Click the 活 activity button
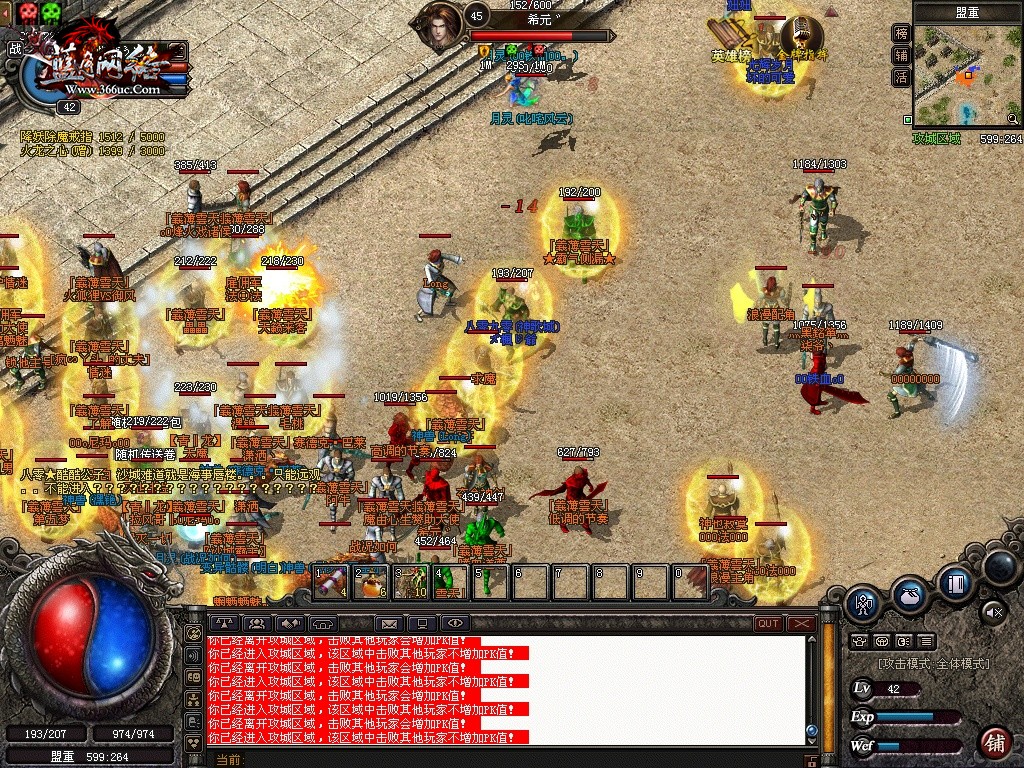 (x=901, y=77)
